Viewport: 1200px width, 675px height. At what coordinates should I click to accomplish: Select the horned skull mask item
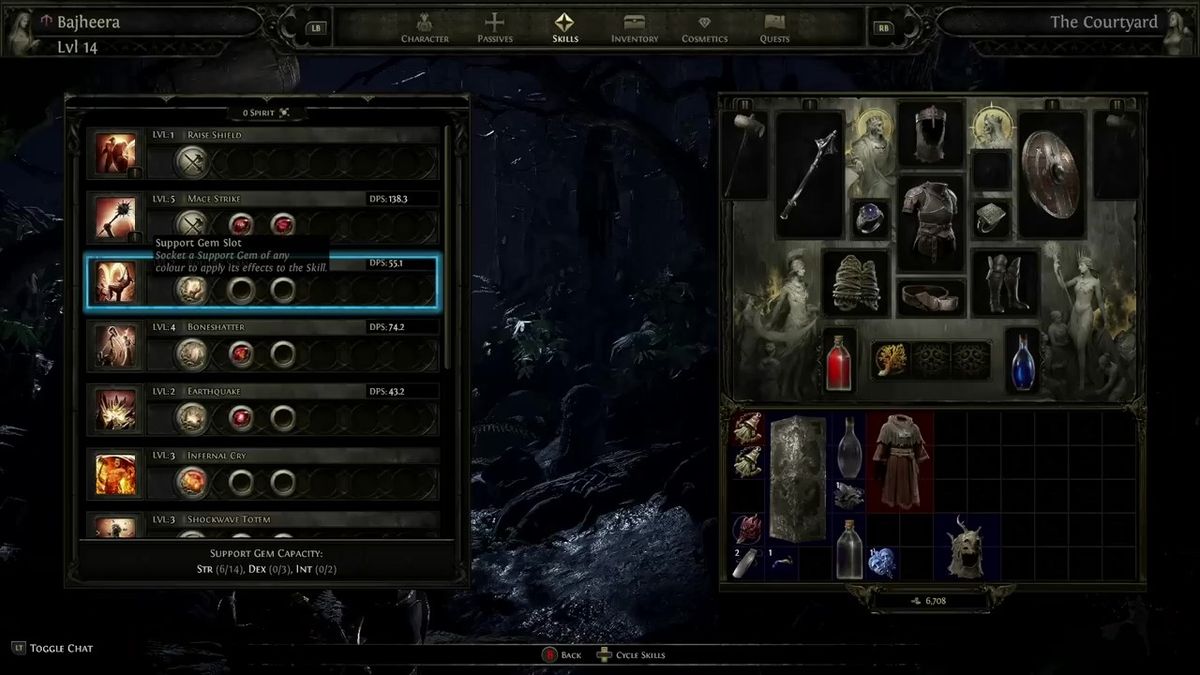(967, 547)
